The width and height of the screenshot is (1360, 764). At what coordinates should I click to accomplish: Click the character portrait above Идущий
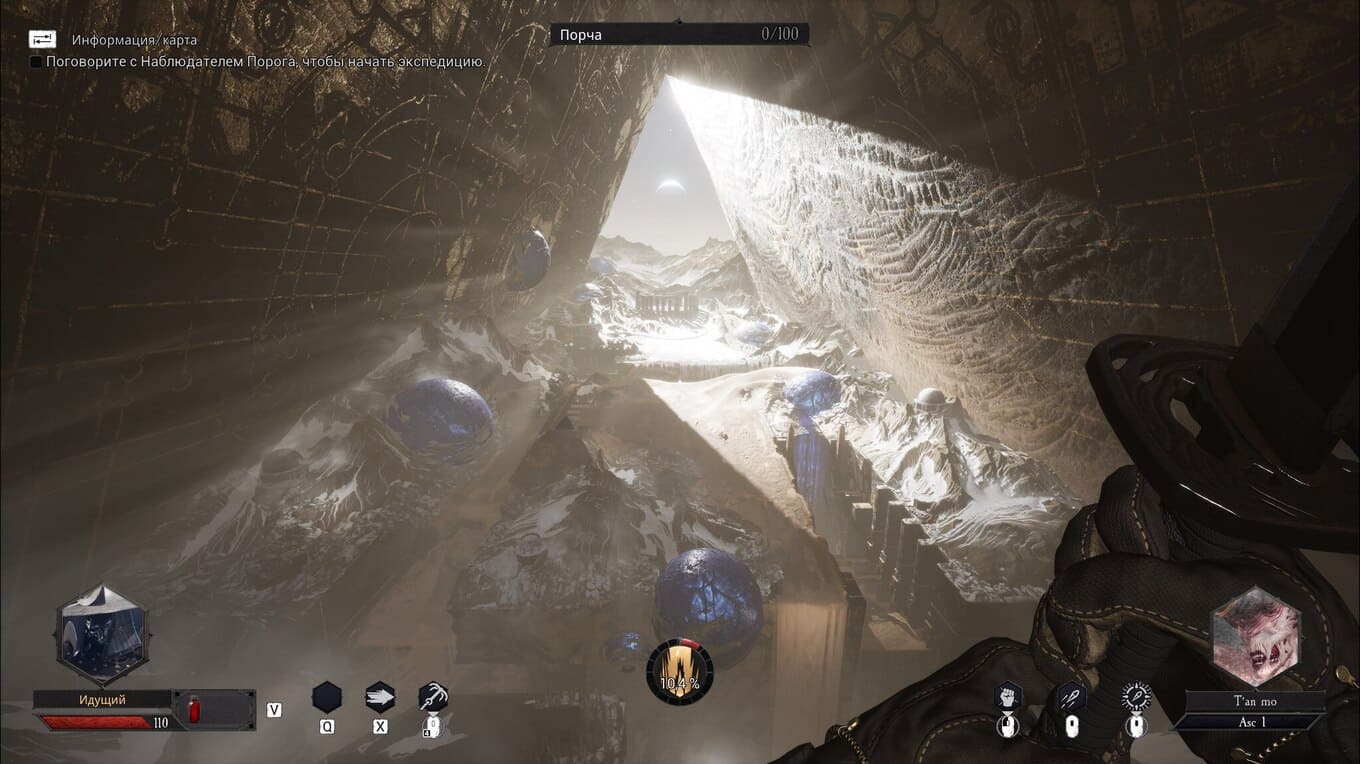point(97,633)
